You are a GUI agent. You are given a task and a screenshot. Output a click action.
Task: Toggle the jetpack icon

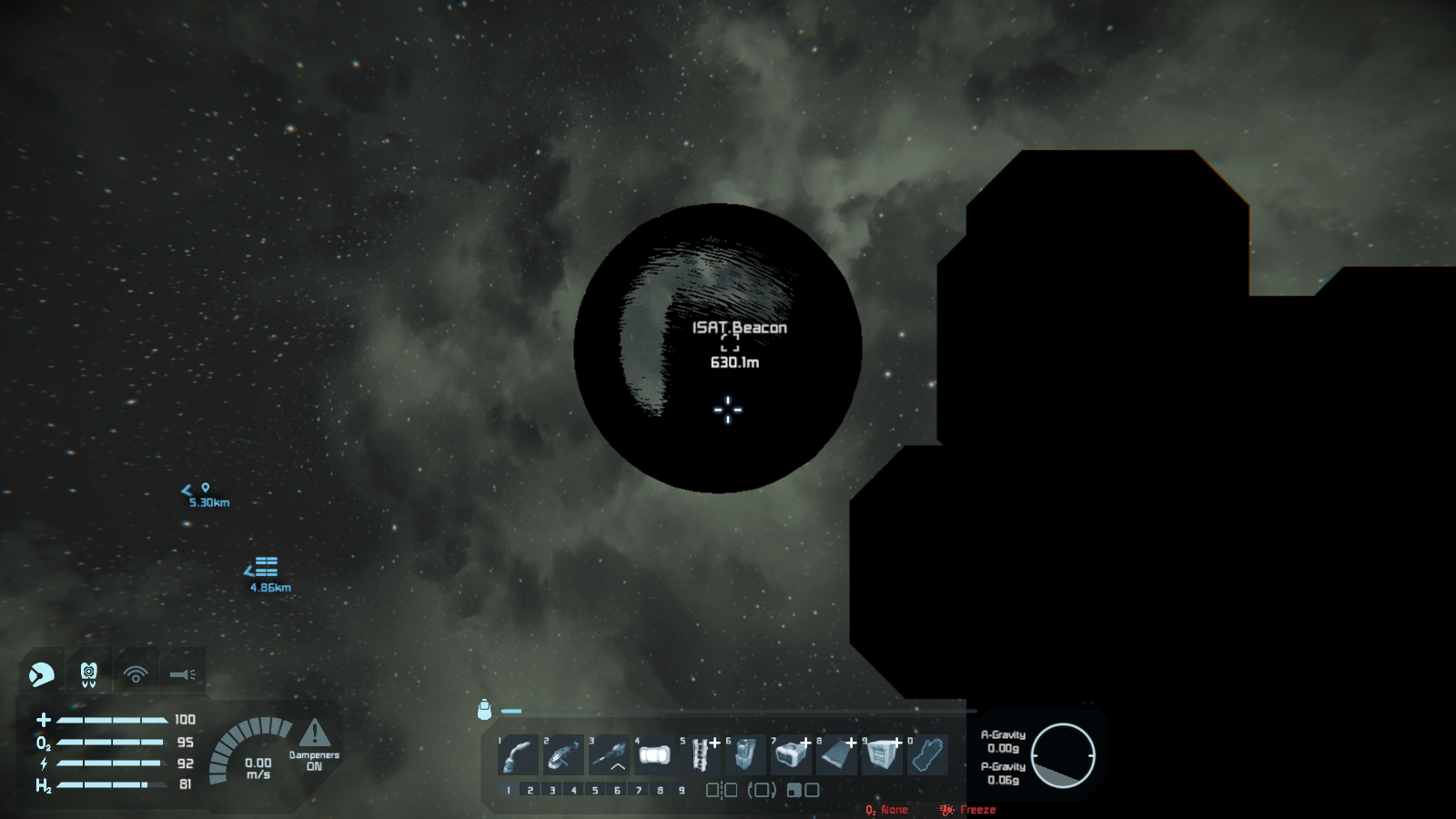89,674
